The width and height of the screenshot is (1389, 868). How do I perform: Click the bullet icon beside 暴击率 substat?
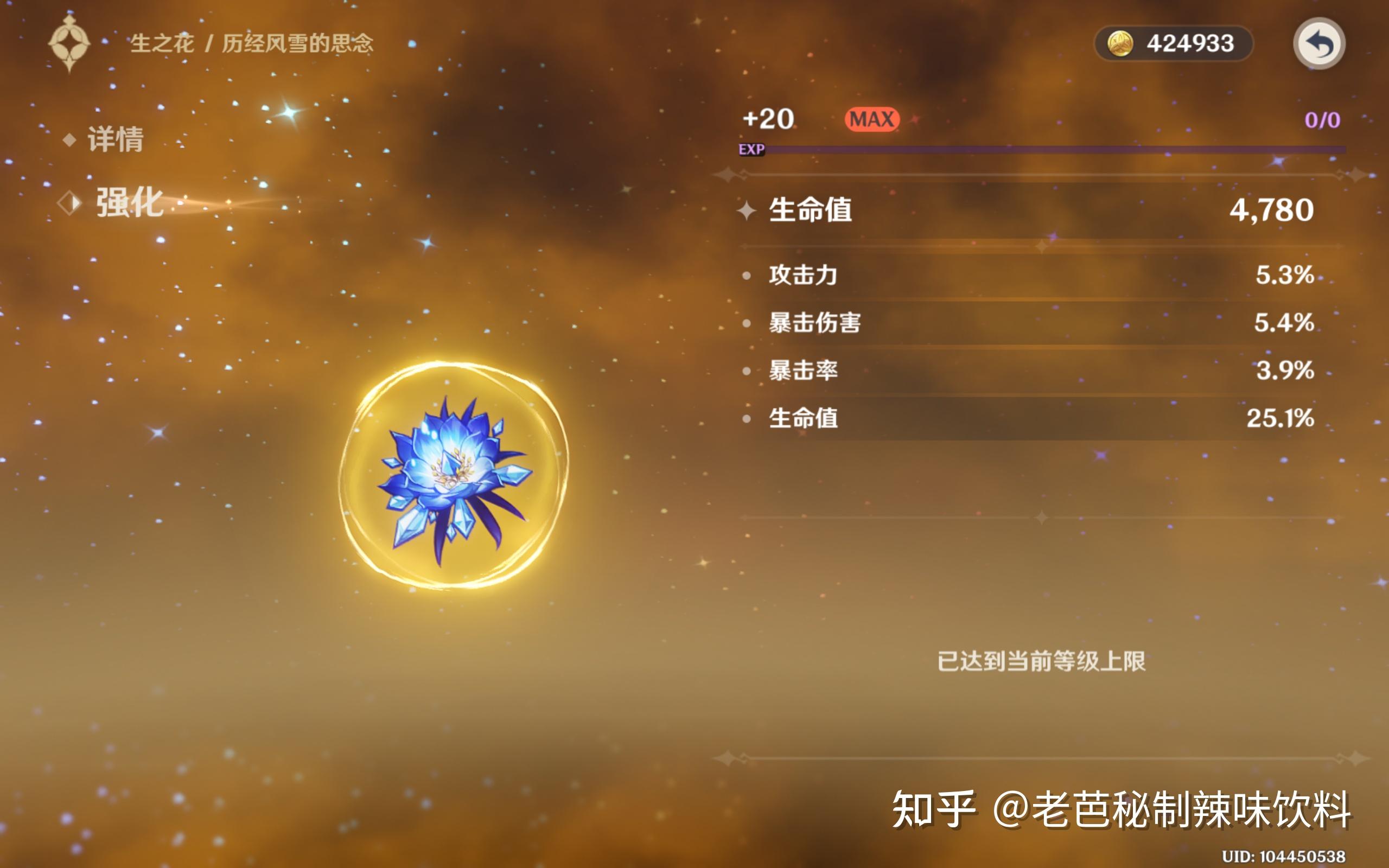pos(747,371)
